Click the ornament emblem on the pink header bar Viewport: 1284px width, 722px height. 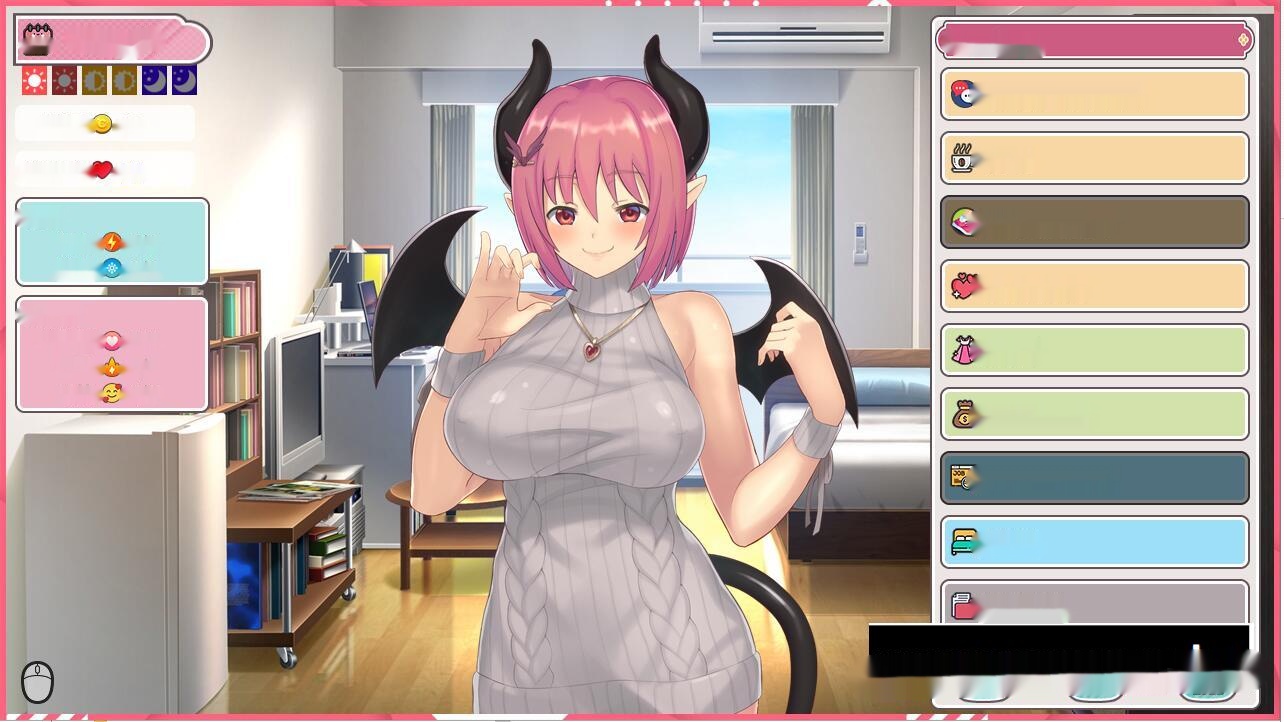[1243, 40]
